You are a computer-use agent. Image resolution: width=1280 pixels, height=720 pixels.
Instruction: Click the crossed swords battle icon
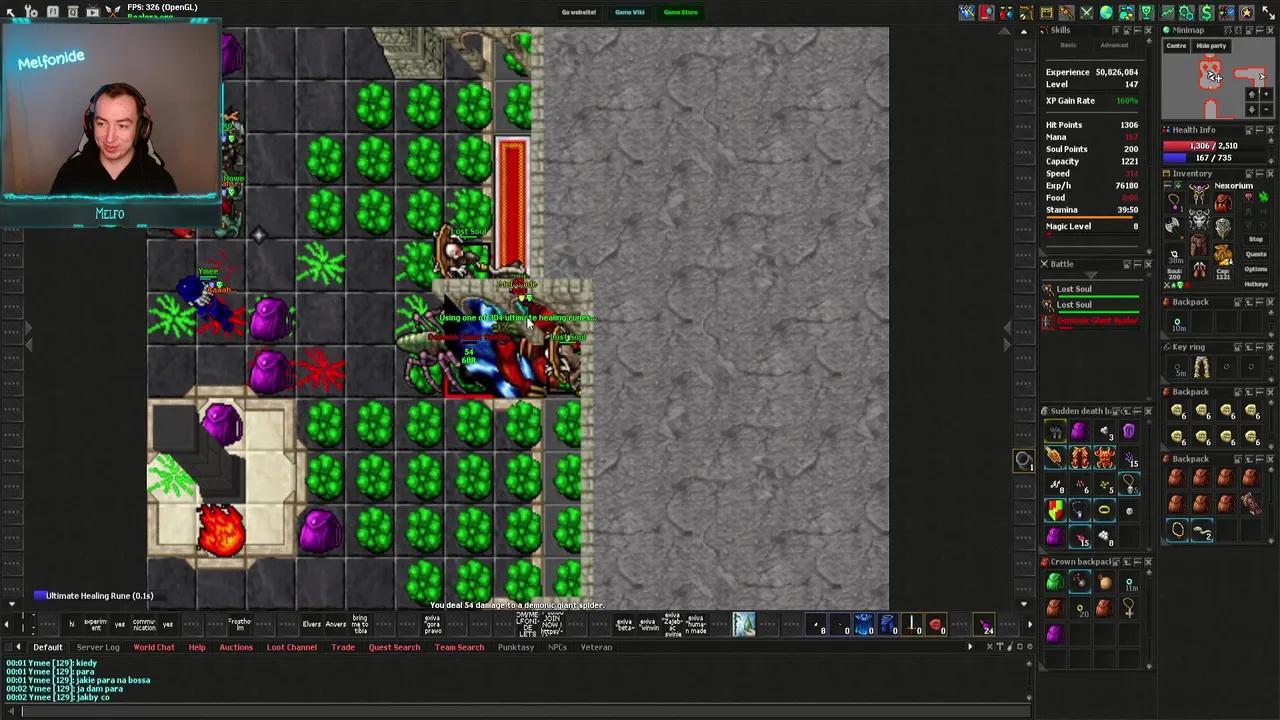tap(1086, 12)
